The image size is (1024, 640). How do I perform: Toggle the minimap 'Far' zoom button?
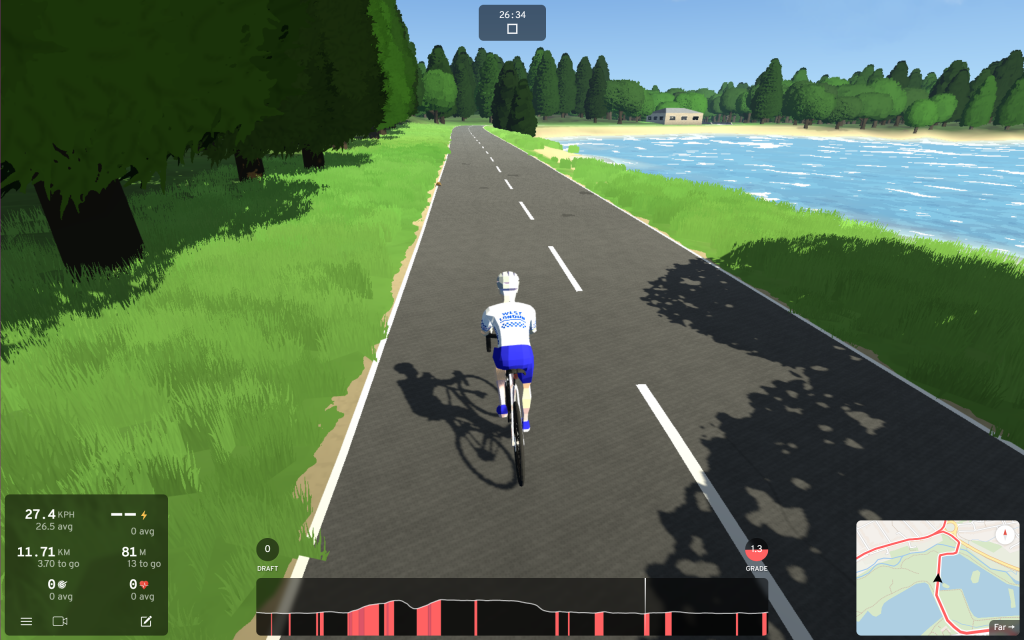pyautogui.click(x=1003, y=627)
